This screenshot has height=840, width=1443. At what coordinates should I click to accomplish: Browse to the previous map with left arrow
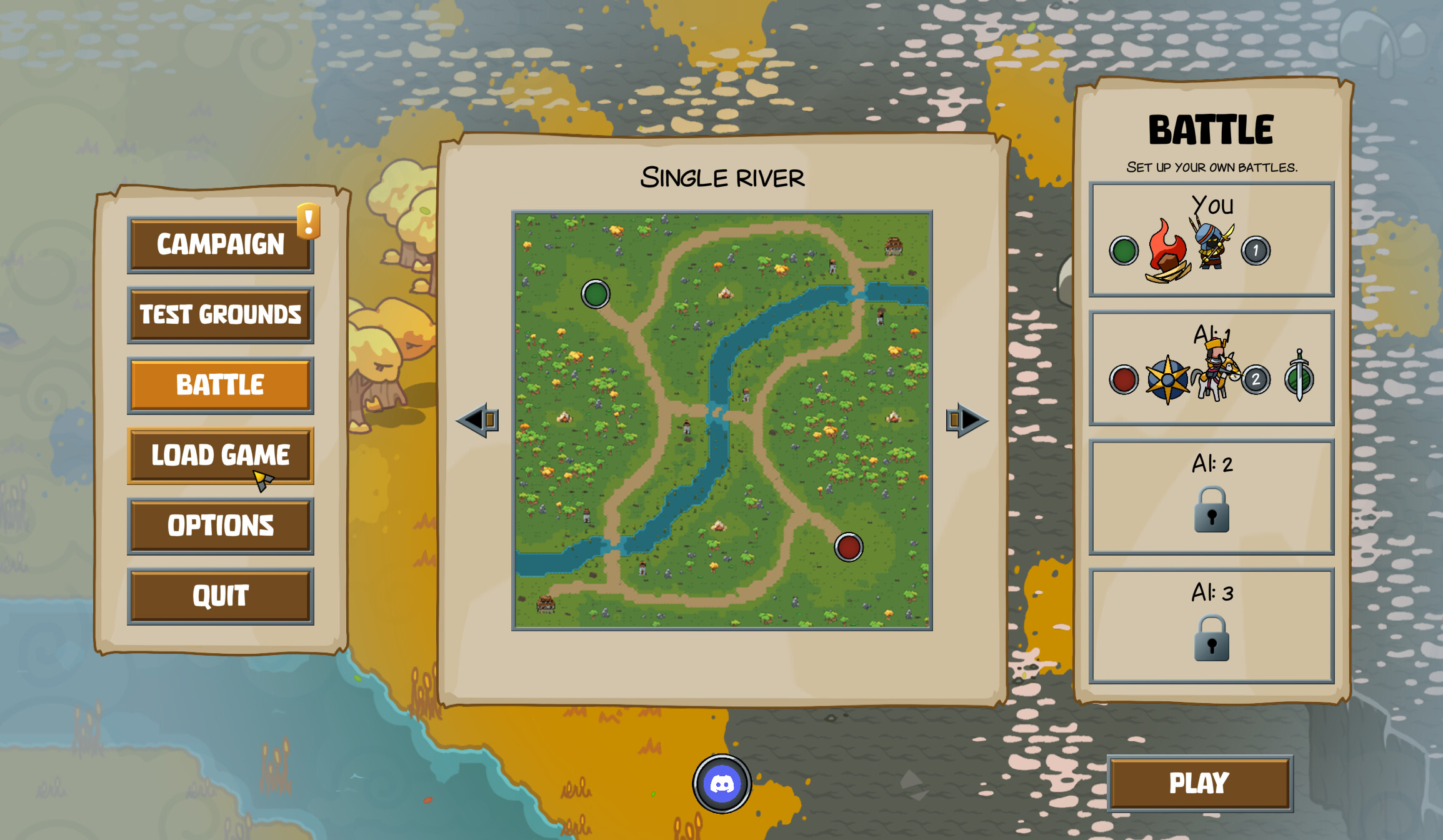pyautogui.click(x=478, y=420)
